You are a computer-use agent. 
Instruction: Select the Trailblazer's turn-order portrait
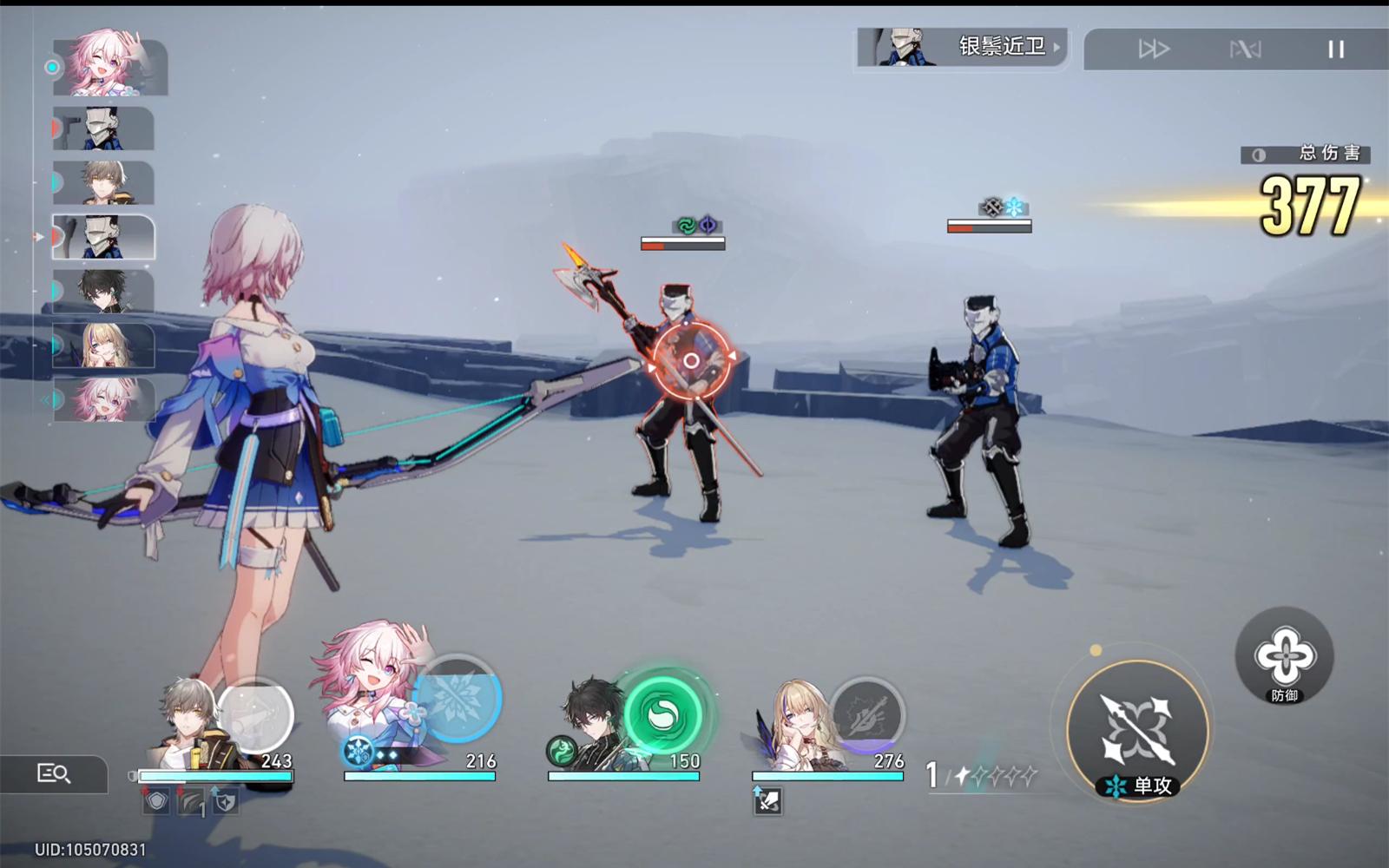pos(103,182)
